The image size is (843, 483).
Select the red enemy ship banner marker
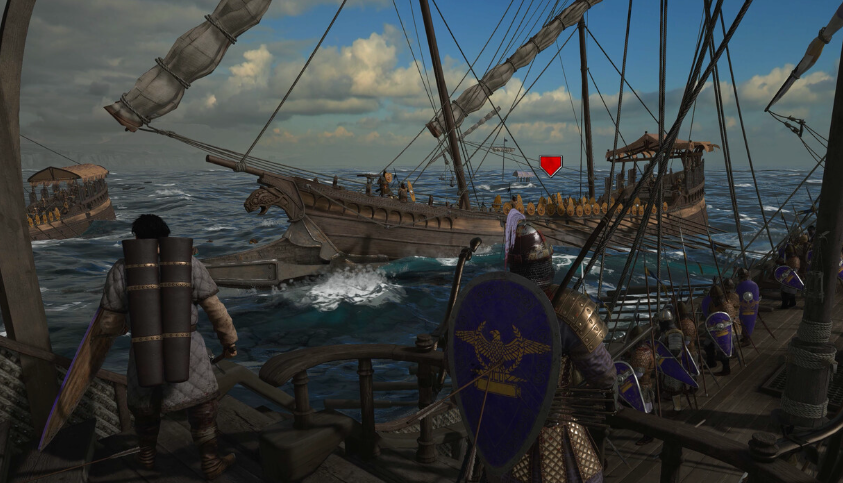550,165
